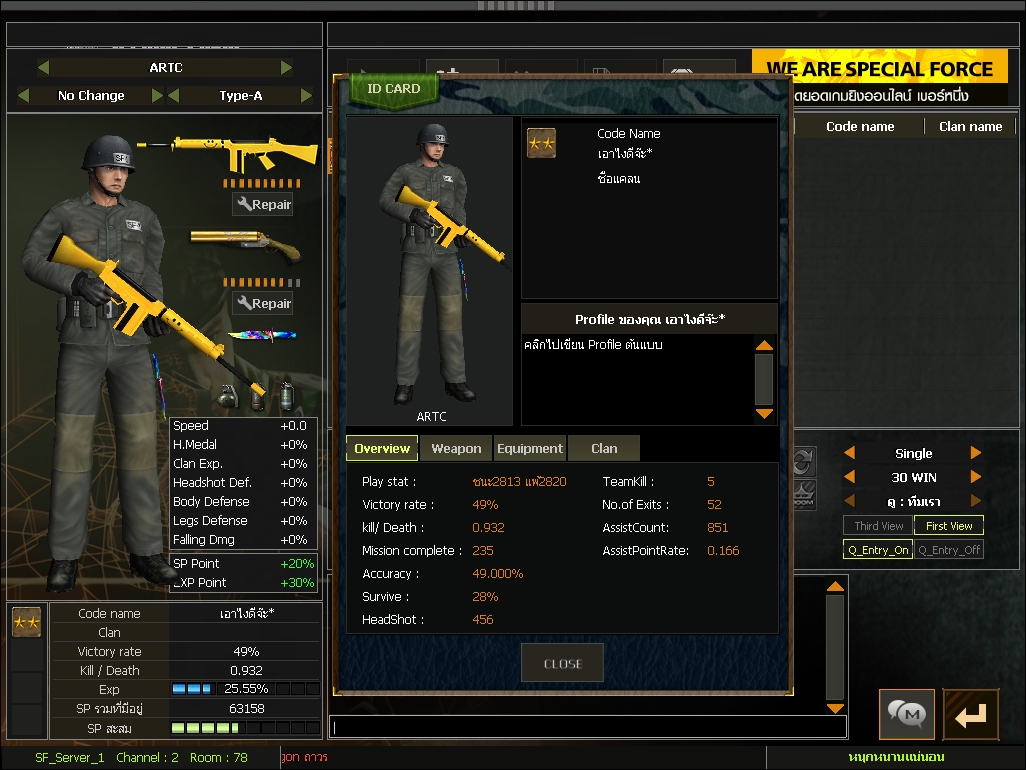Select the Overview tab
This screenshot has width=1026, height=770.
[382, 449]
